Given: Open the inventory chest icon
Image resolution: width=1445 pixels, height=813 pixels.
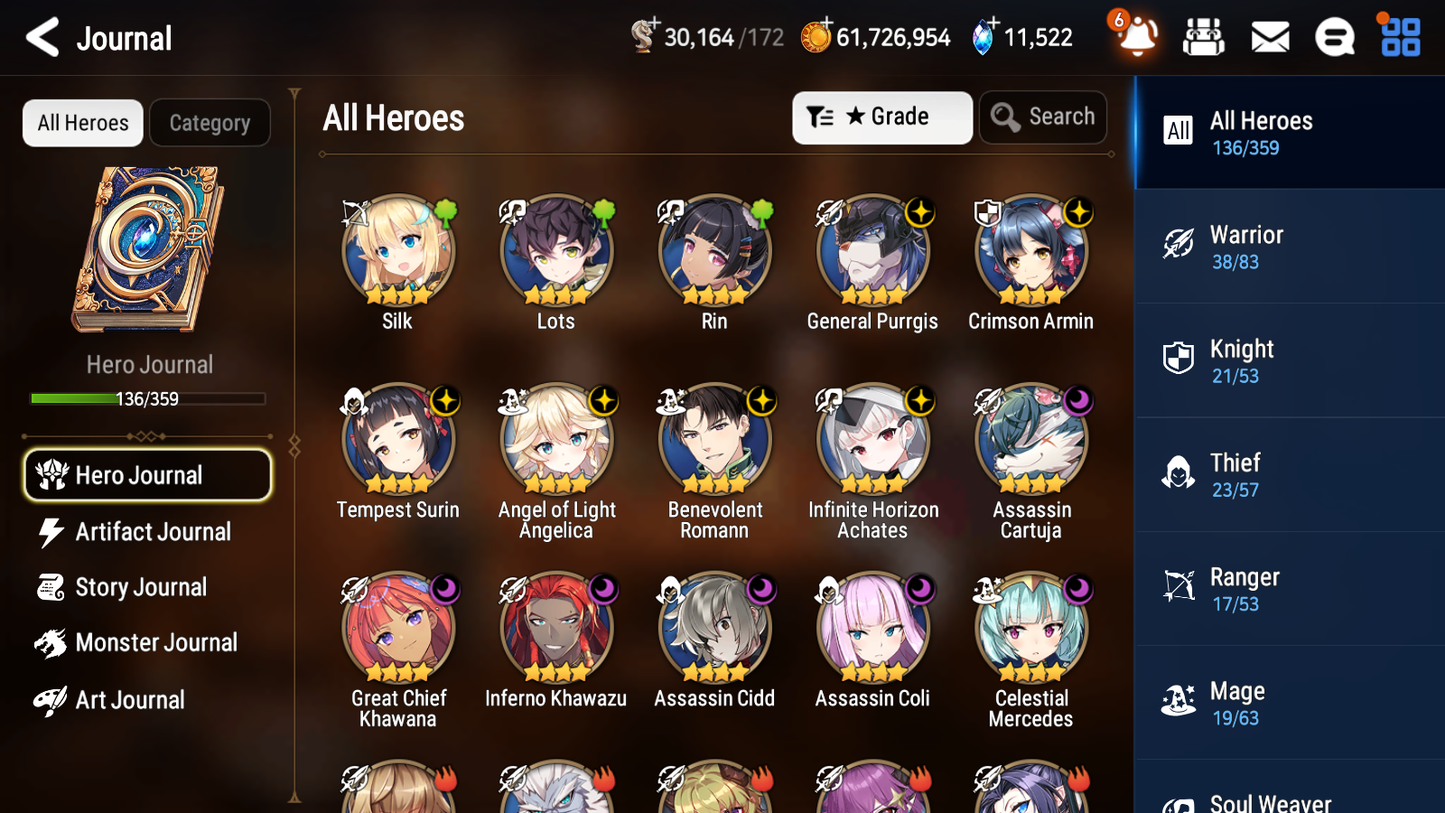Looking at the screenshot, I should tap(1203, 36).
